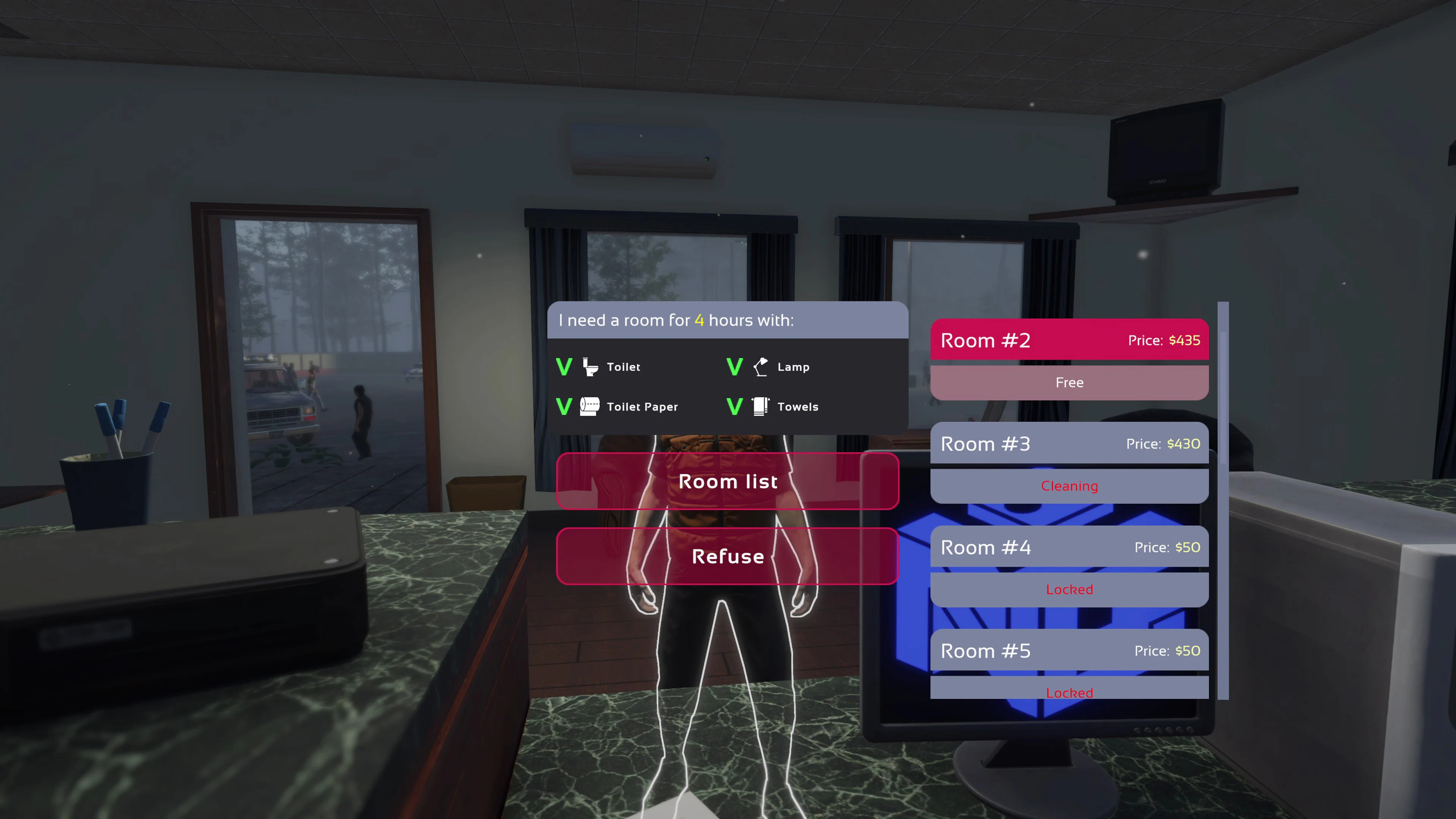Expand the Cleaning status under Room #3
1456x819 pixels.
coord(1069,485)
